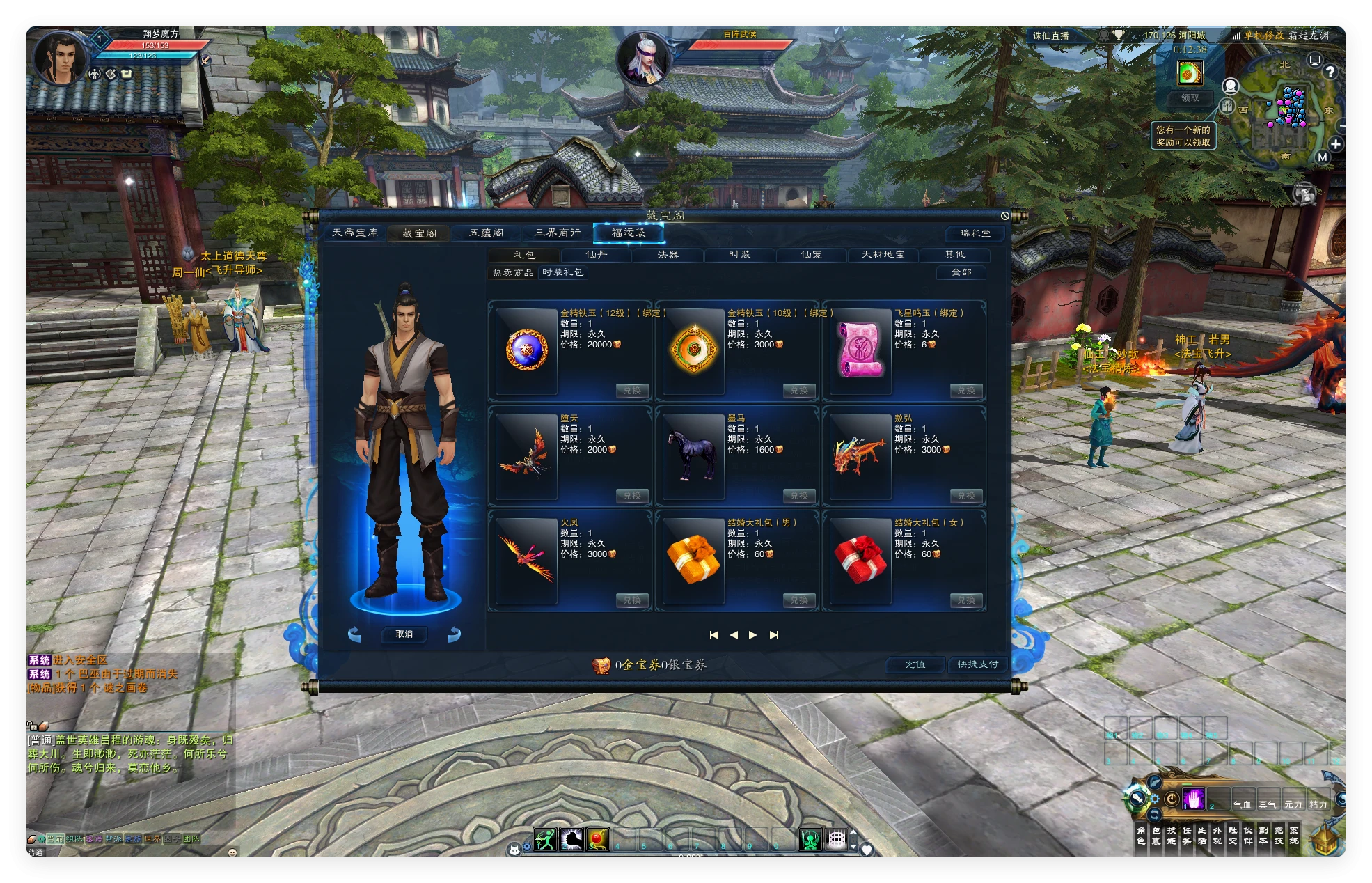Claim the reward via 领取 button
Screen dimensions: 1372x883
(x=1190, y=98)
